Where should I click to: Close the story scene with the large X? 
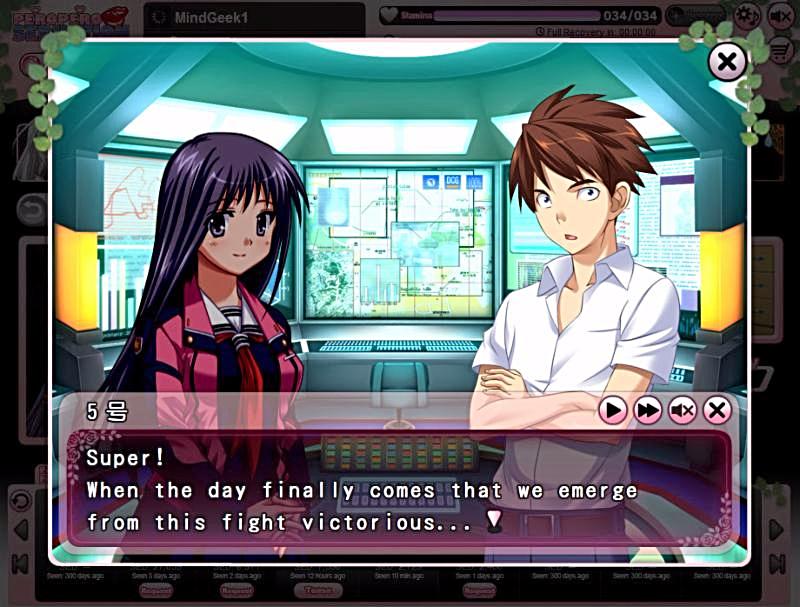tap(727, 63)
